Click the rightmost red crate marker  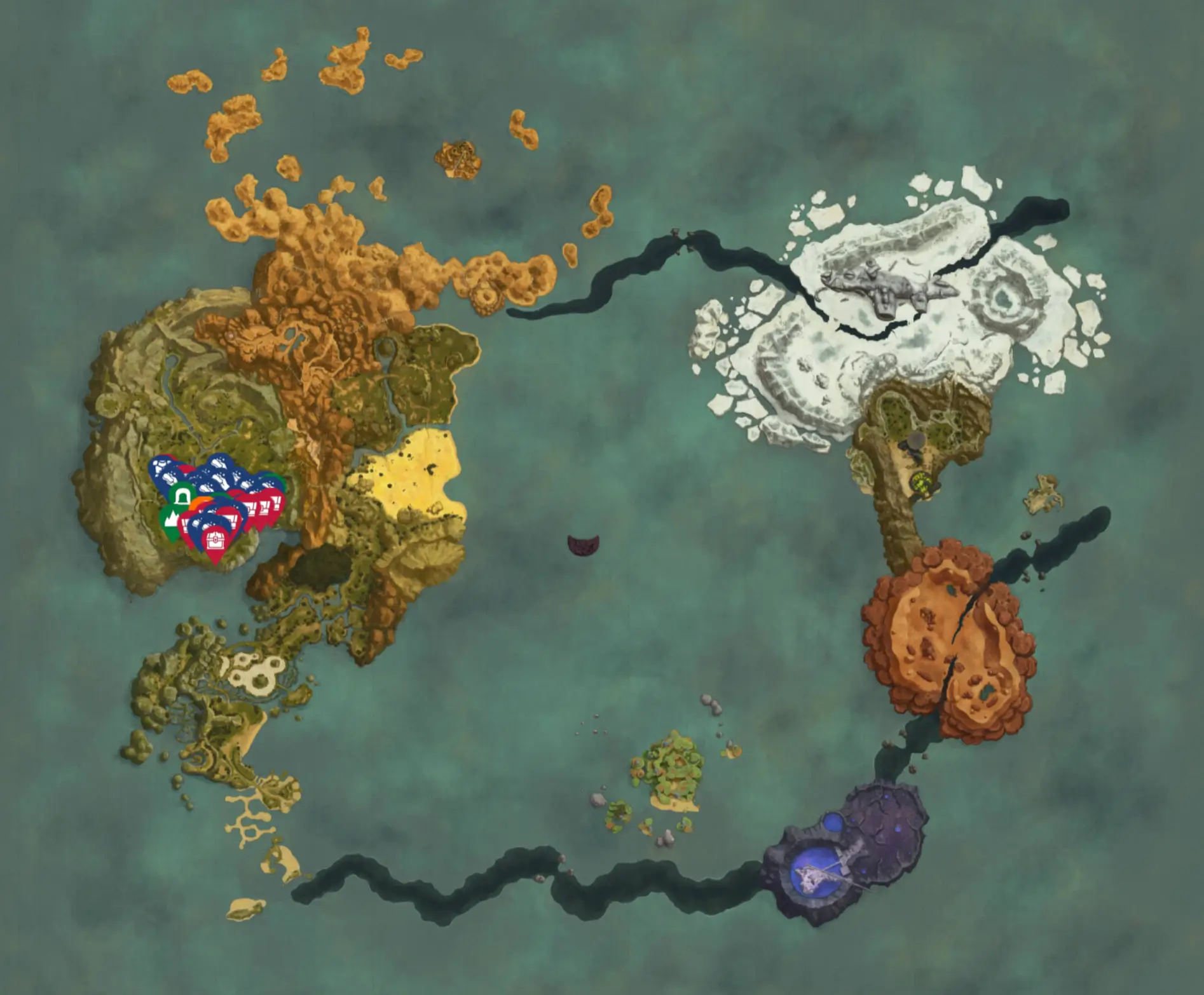(x=276, y=502)
